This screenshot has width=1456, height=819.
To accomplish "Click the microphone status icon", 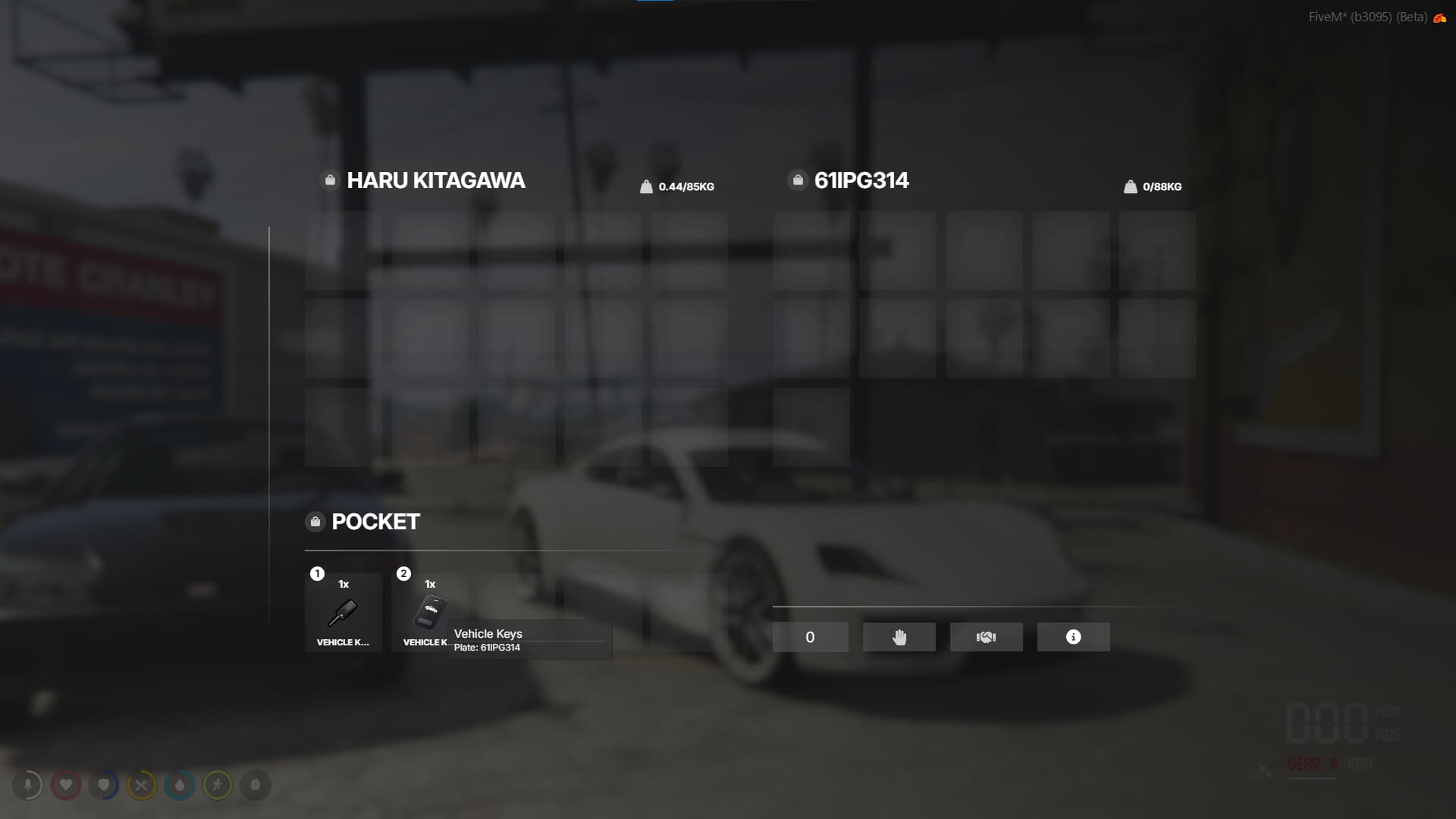I will [x=28, y=786].
